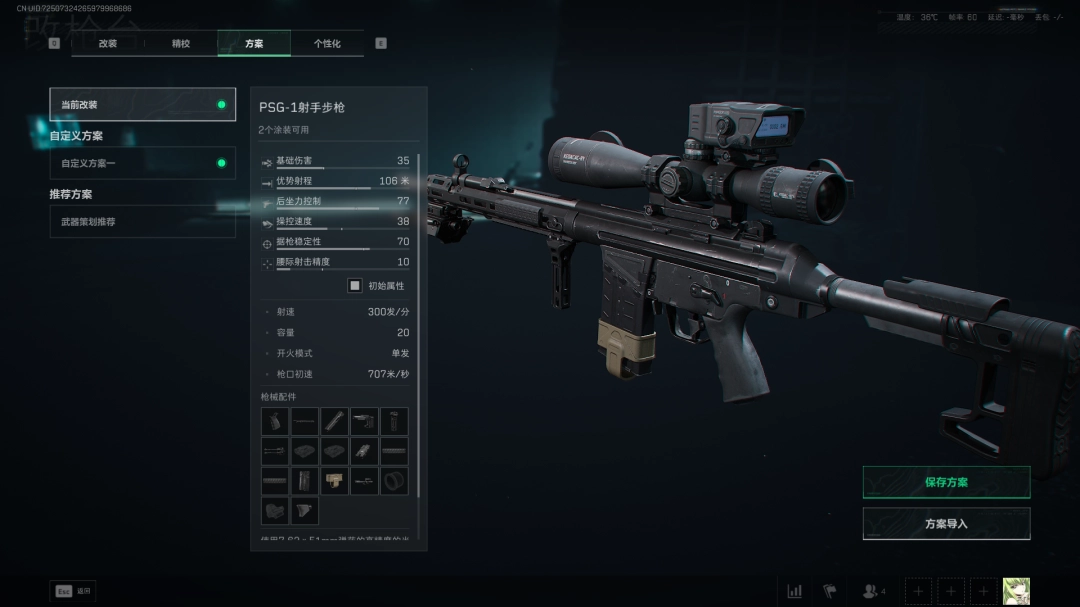Click the flags icon in bottom bar
The width and height of the screenshot is (1080, 607).
(x=829, y=591)
